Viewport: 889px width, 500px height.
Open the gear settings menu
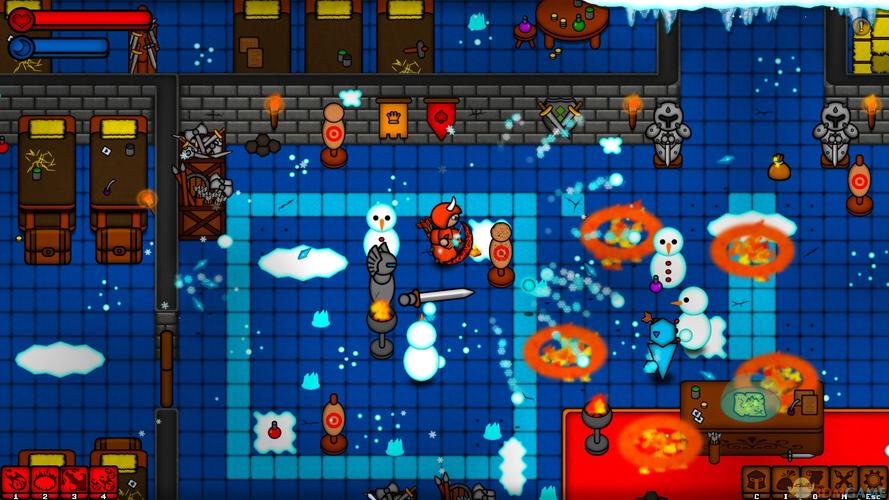(x=873, y=481)
